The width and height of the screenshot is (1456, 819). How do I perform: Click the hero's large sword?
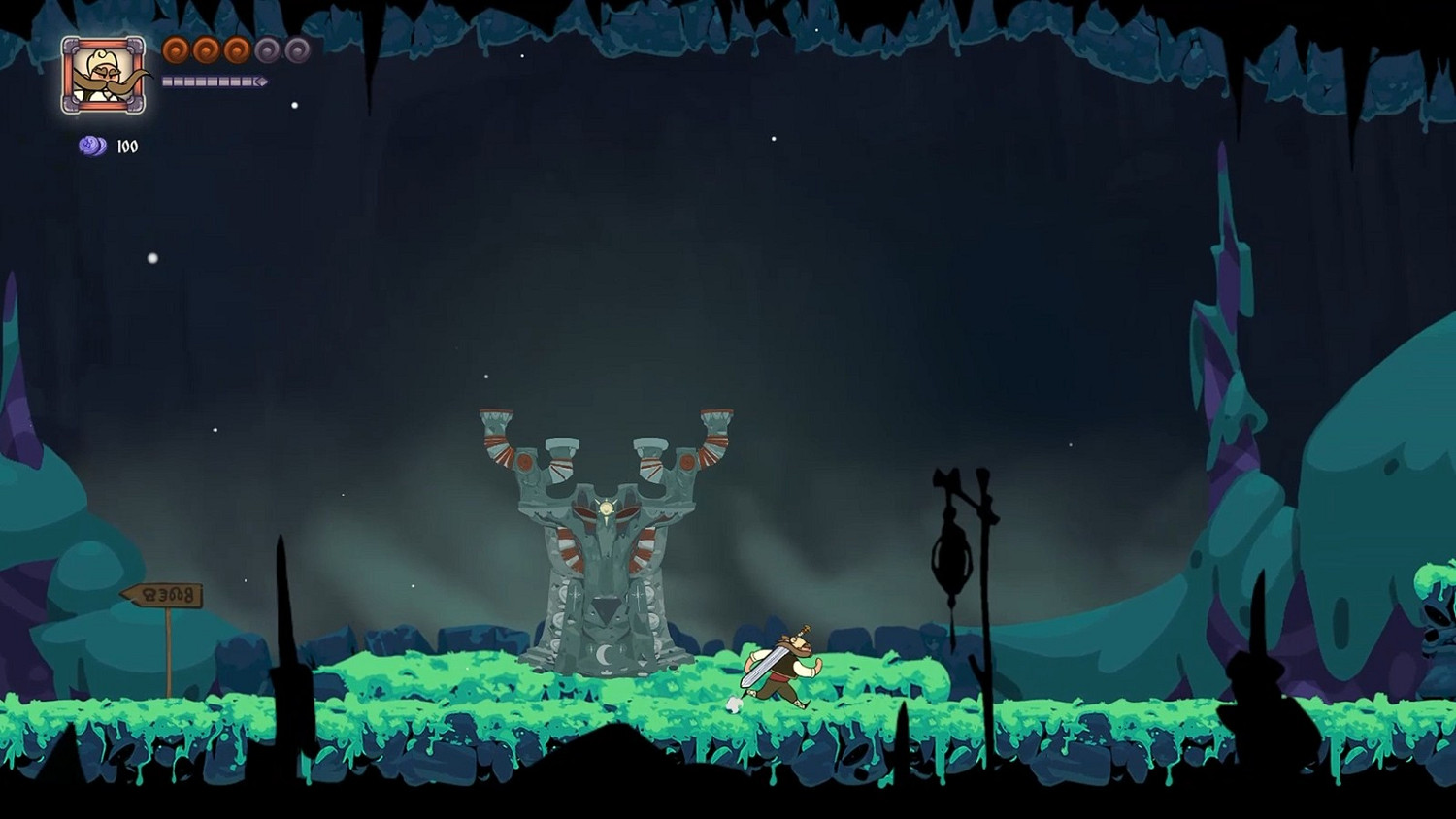pyautogui.click(x=764, y=666)
